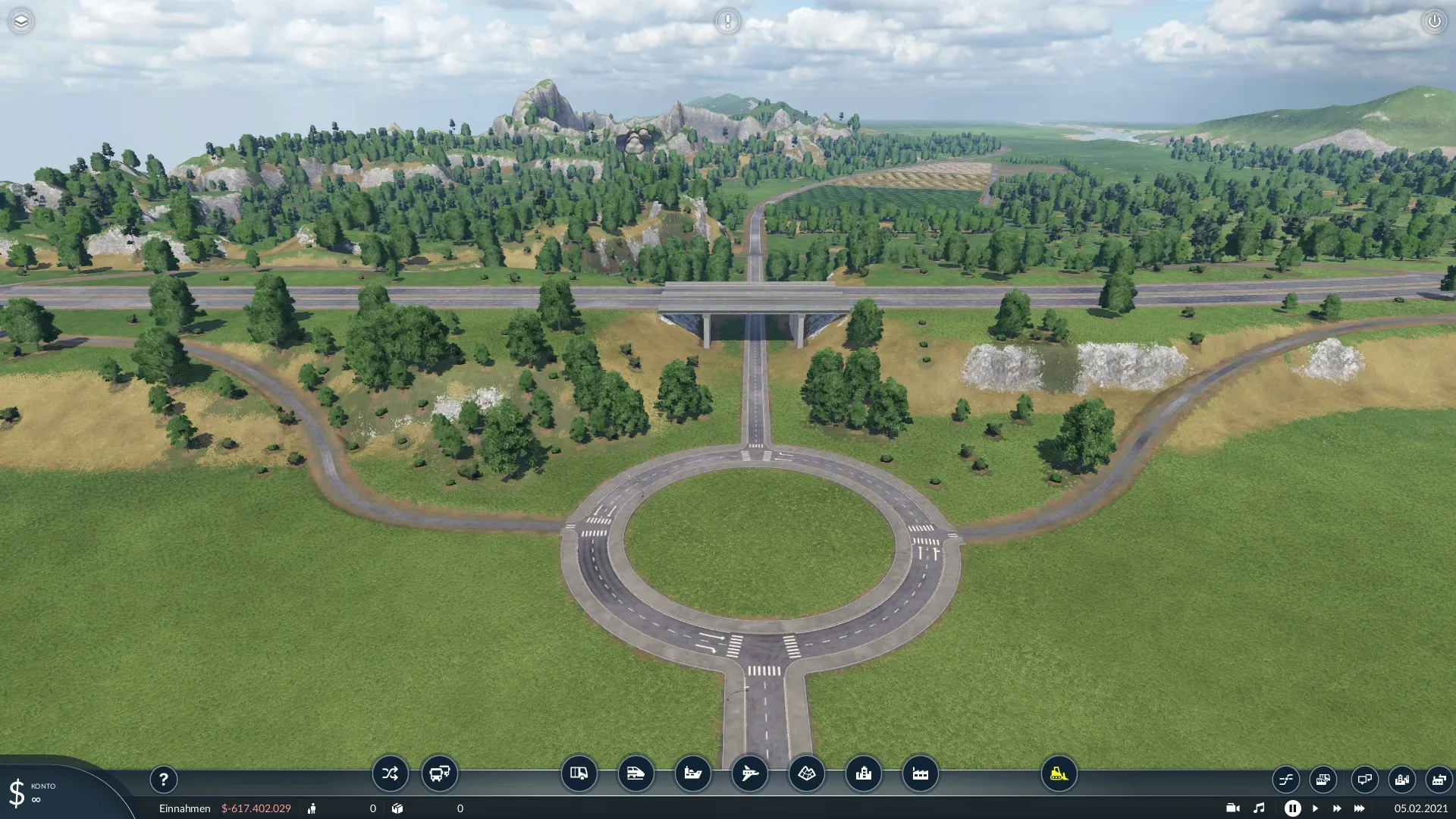The width and height of the screenshot is (1456, 819).
Task: Open the terrain landscaping tool
Action: click(806, 773)
